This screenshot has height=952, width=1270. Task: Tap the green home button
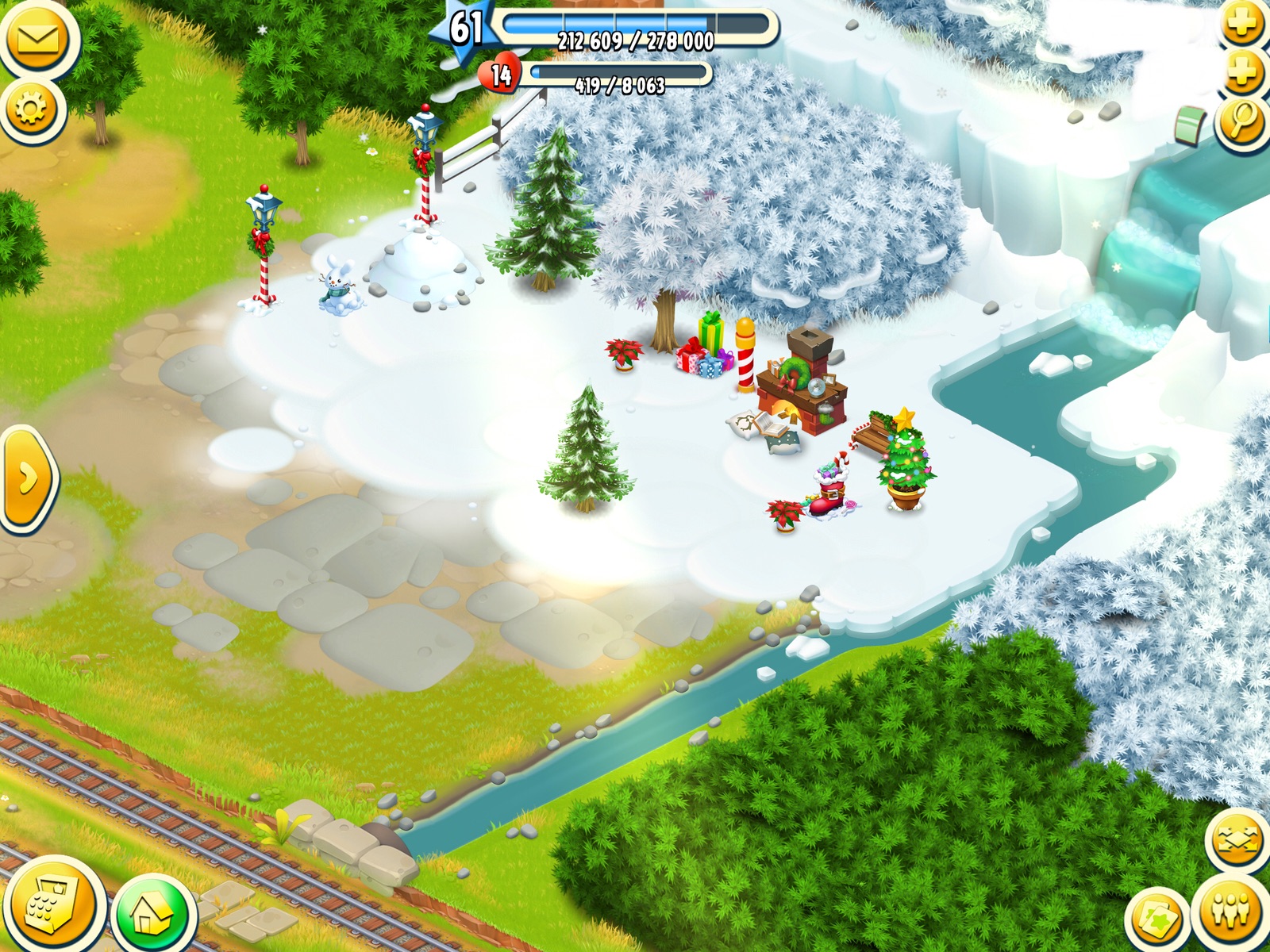point(152,914)
